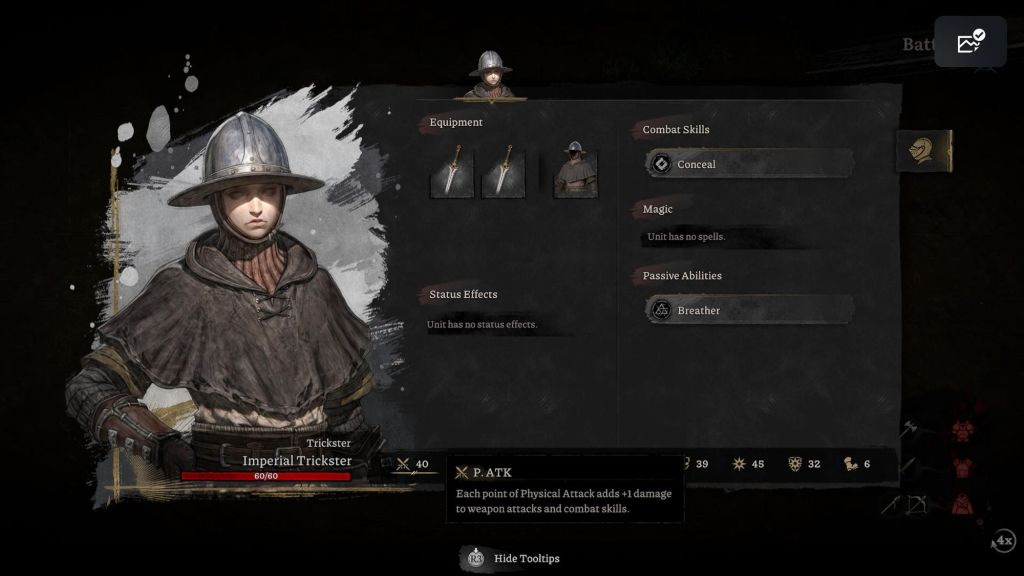Select the Breather passive ability

pos(749,310)
